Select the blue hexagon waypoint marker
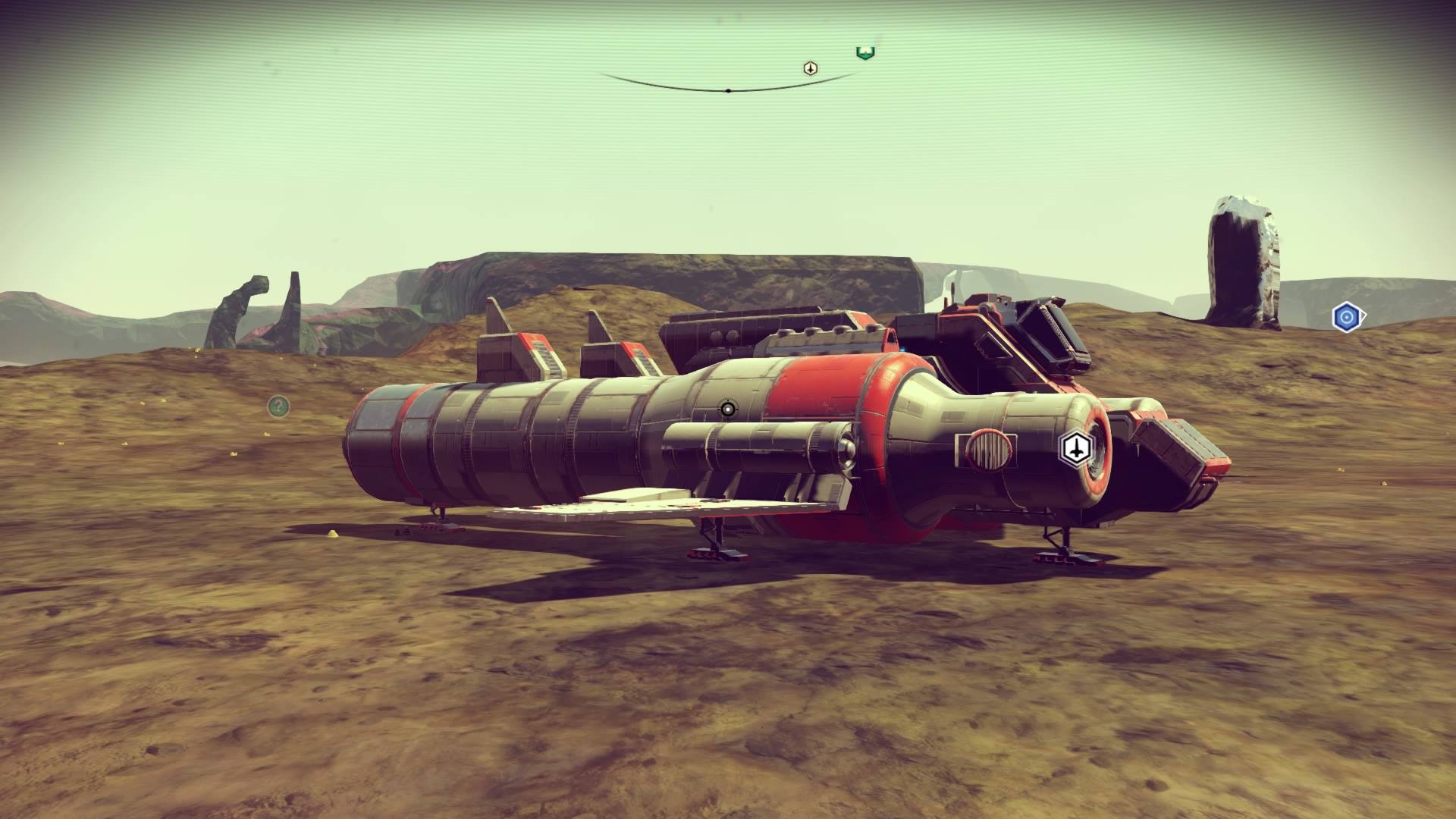The width and height of the screenshot is (1456, 819). click(1346, 317)
